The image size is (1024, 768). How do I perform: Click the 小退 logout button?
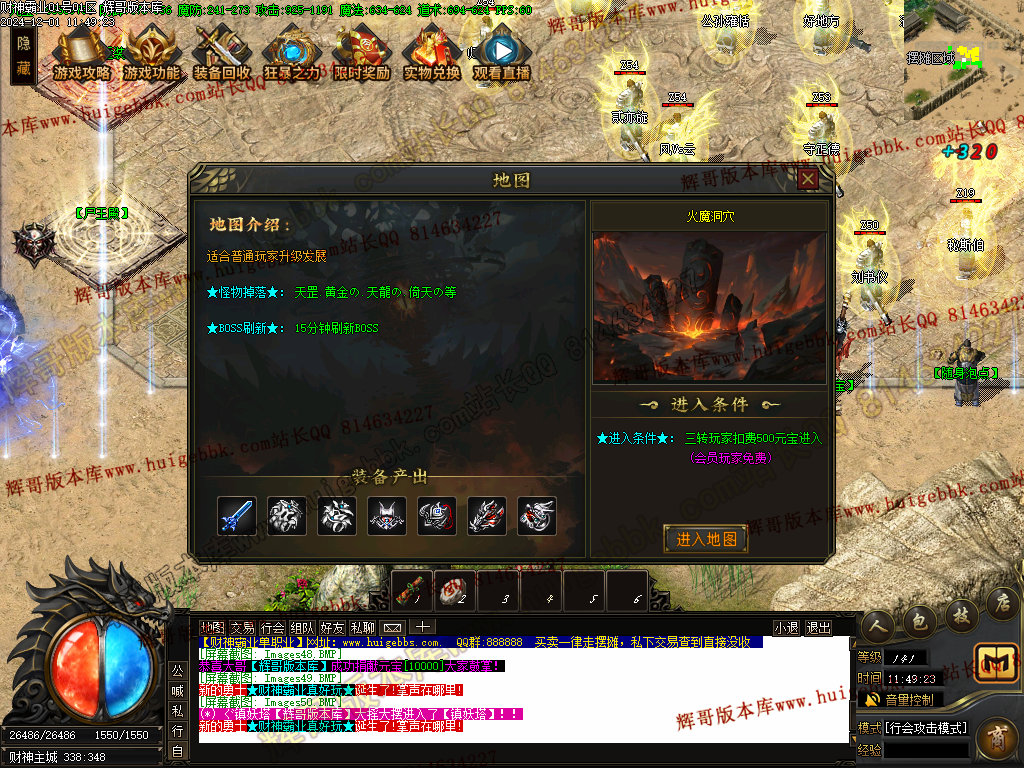(x=786, y=628)
